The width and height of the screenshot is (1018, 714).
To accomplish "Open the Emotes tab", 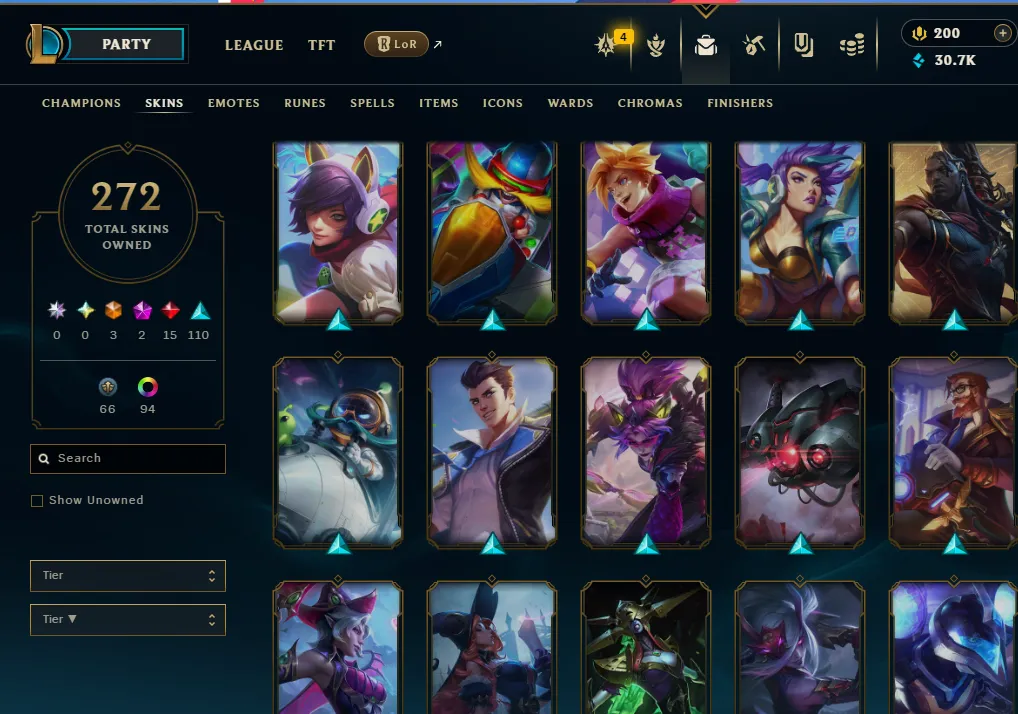I will (x=234, y=103).
